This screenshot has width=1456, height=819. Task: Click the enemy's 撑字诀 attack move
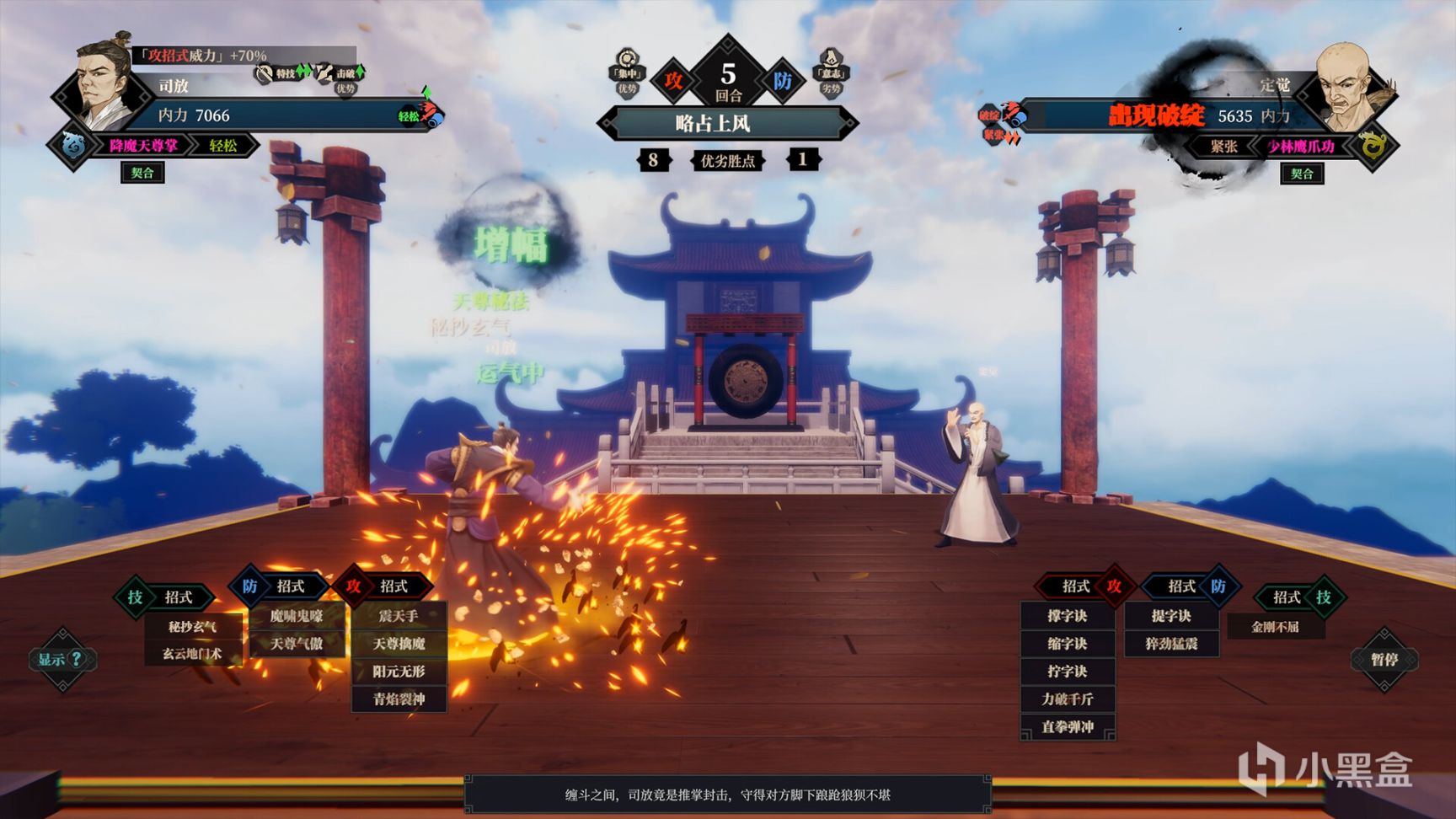[x=1068, y=616]
